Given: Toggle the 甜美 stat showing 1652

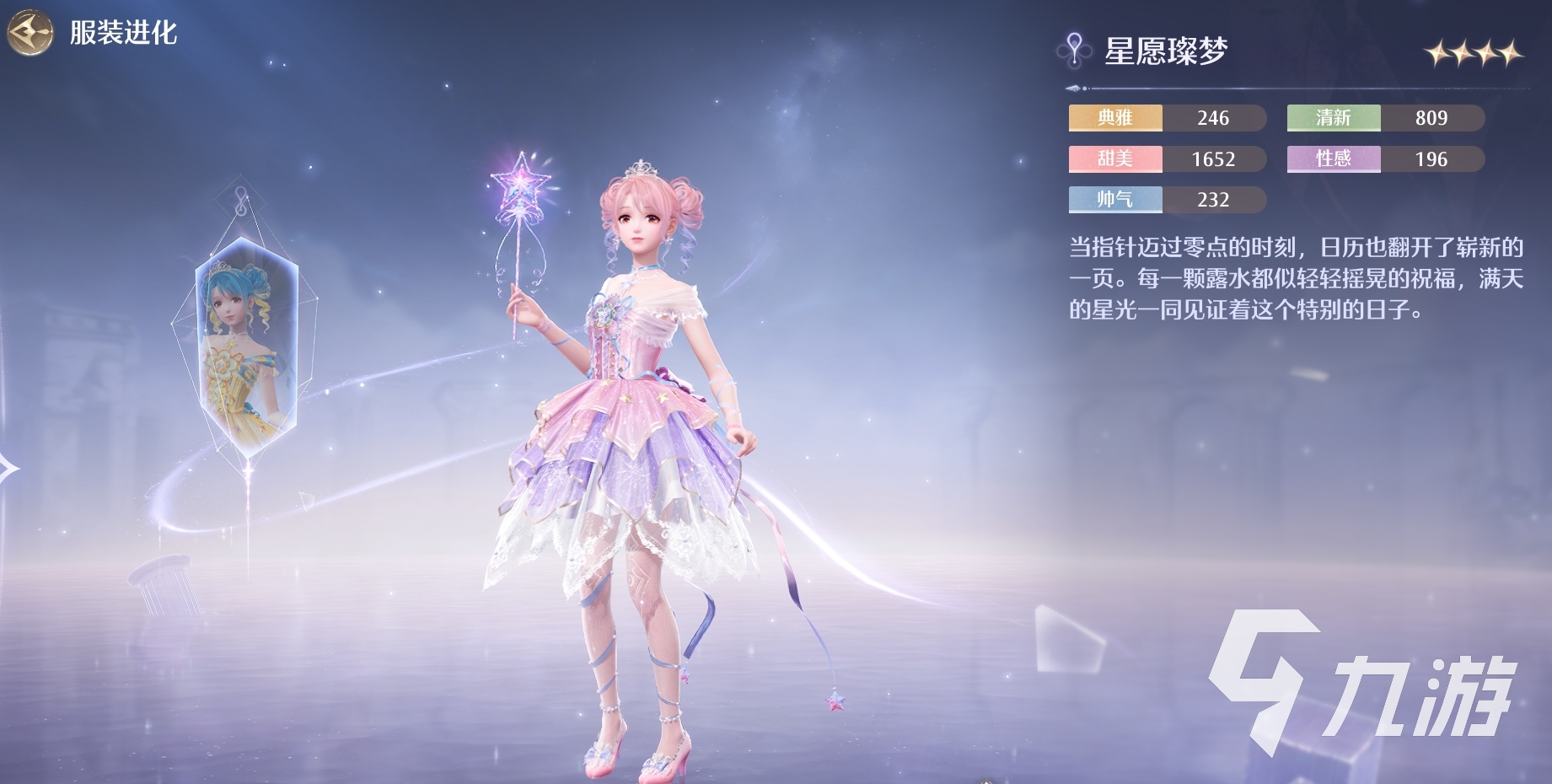Looking at the screenshot, I should tap(1166, 159).
